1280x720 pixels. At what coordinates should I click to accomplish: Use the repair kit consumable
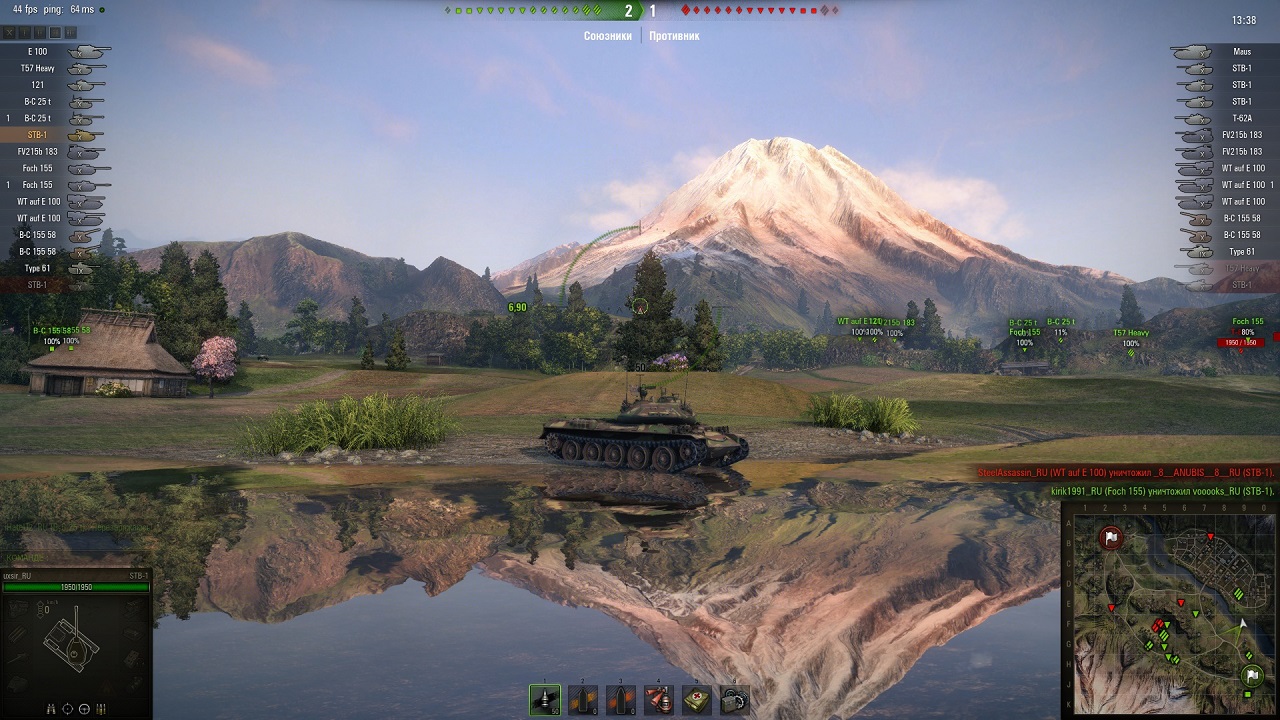pyautogui.click(x=735, y=699)
